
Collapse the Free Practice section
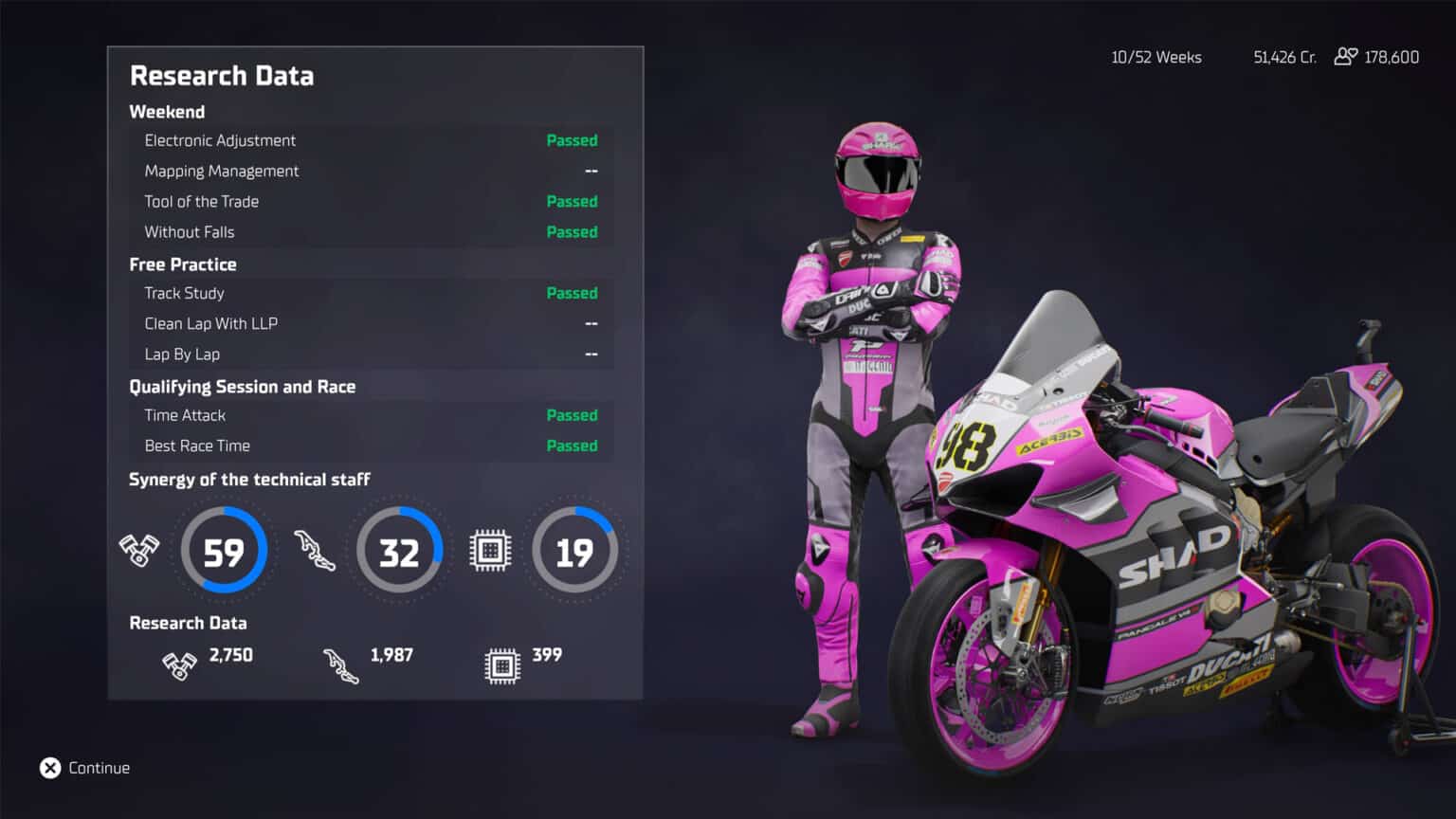(183, 264)
